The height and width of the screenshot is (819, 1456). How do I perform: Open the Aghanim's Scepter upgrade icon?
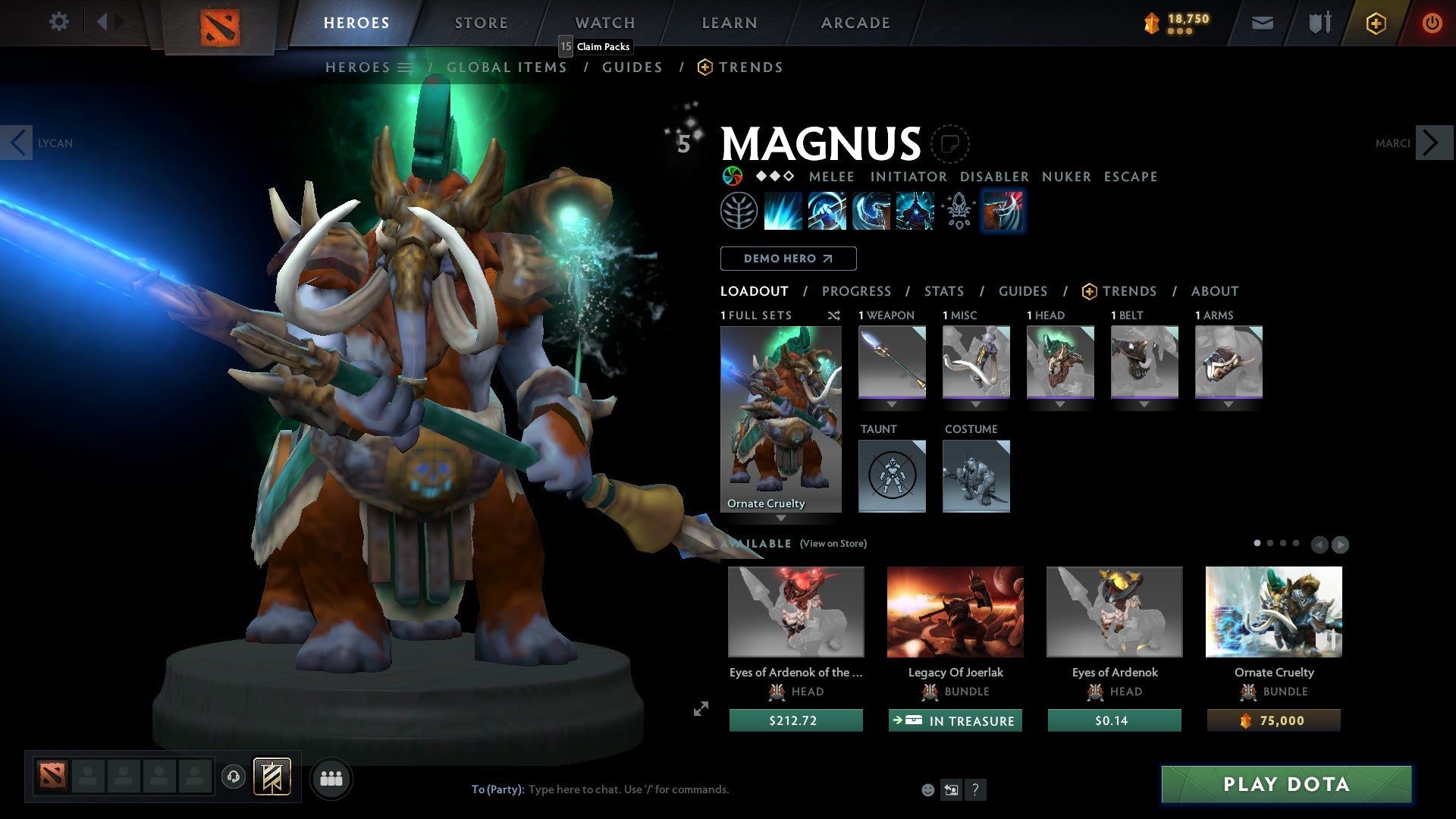point(958,211)
